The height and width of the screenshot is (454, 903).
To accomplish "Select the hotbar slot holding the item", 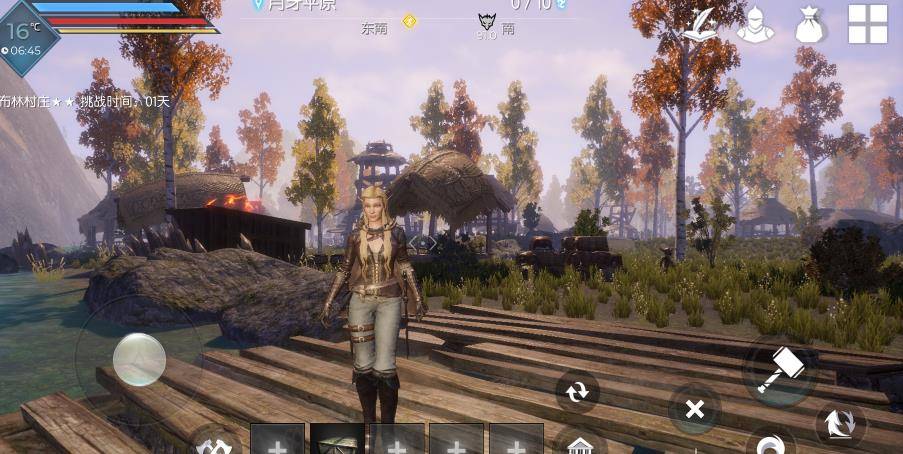I will tap(337, 440).
